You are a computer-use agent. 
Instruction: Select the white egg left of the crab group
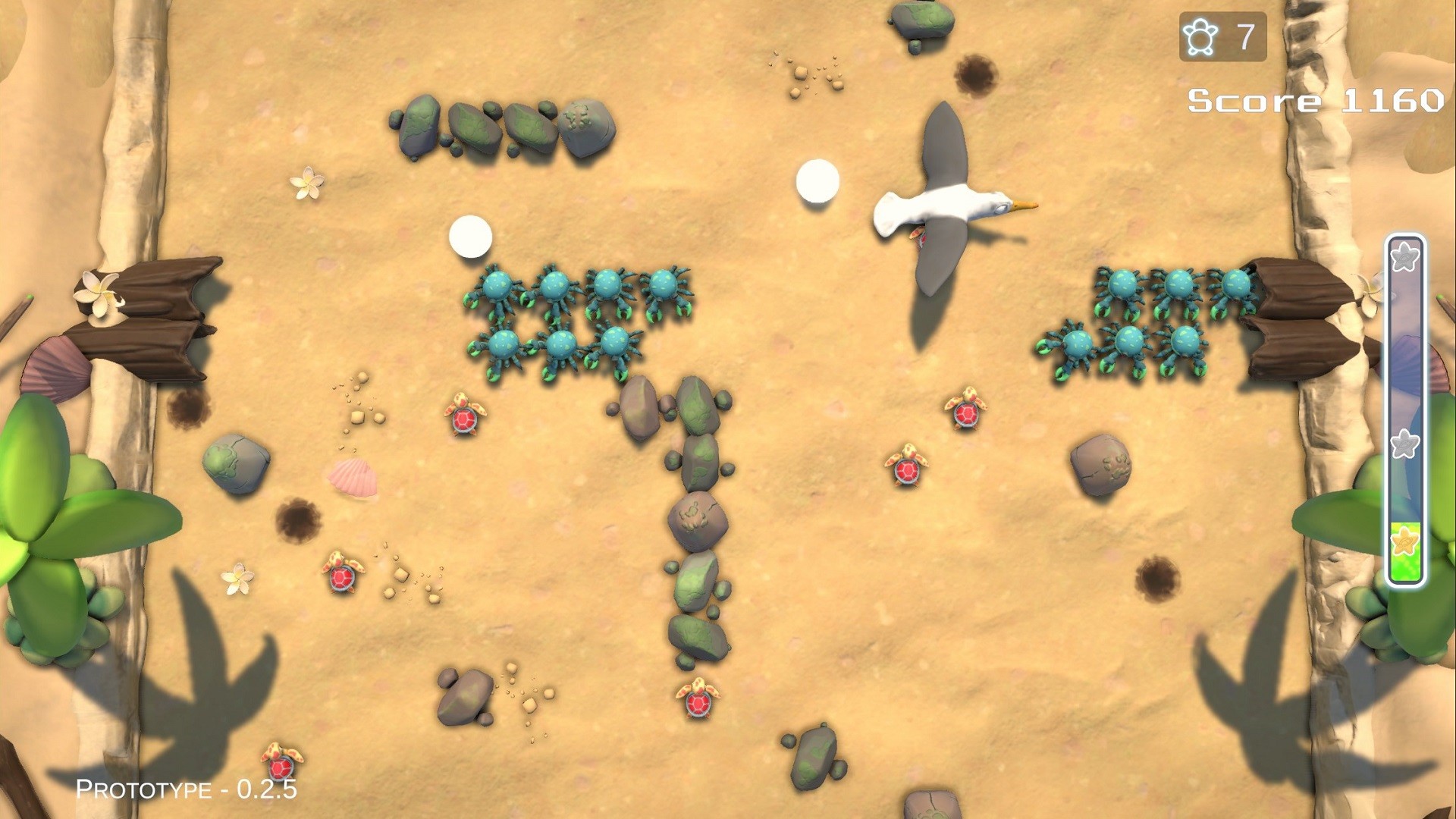coord(472,235)
